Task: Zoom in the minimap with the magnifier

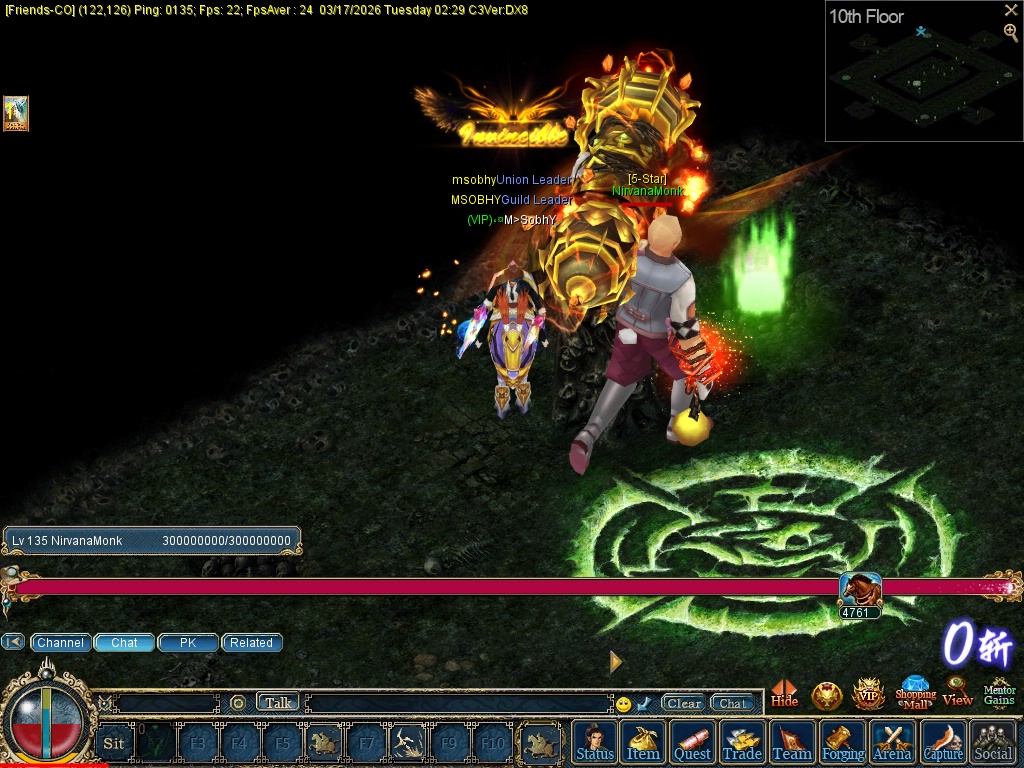Action: pos(1011,32)
